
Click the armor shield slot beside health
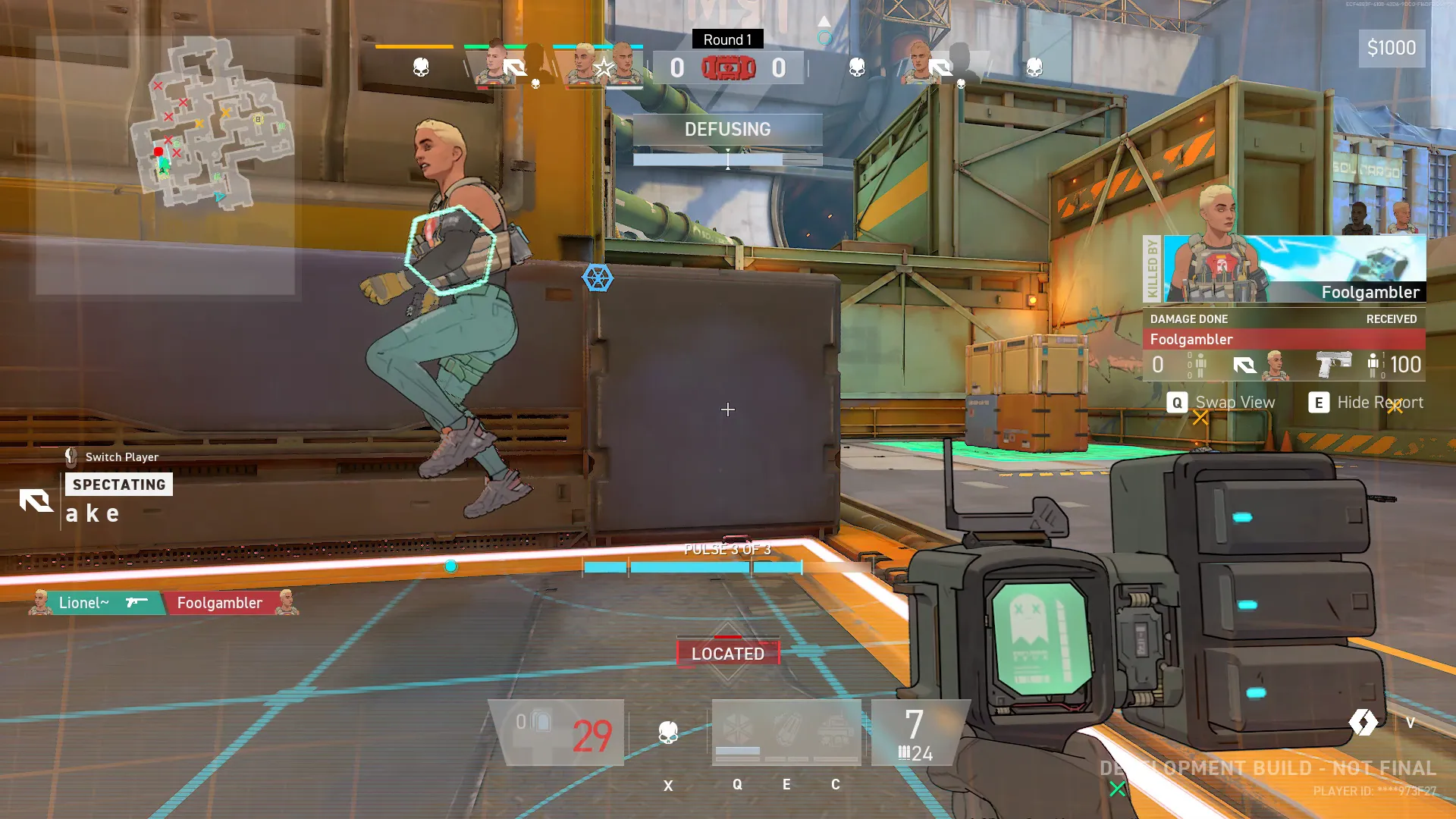(534, 722)
